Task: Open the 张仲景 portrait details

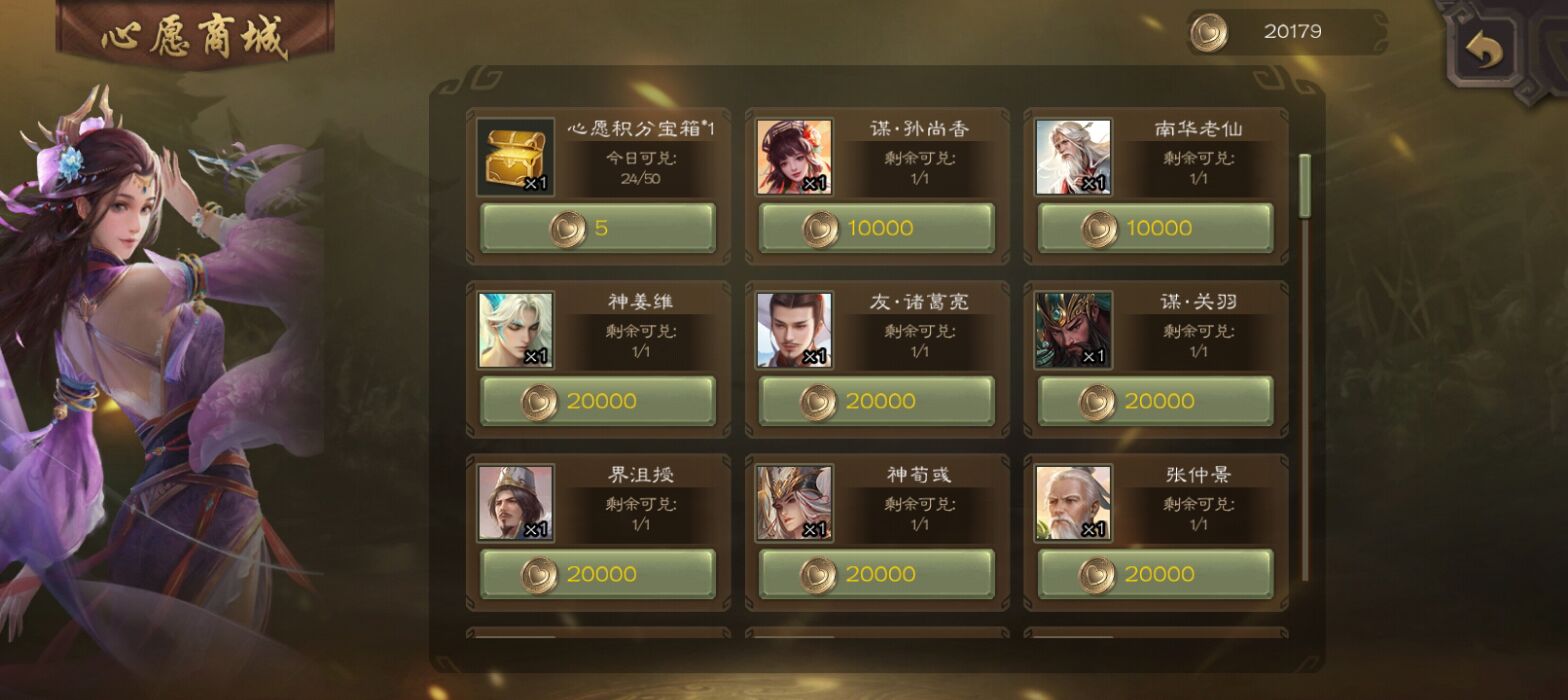Action: click(x=1073, y=503)
